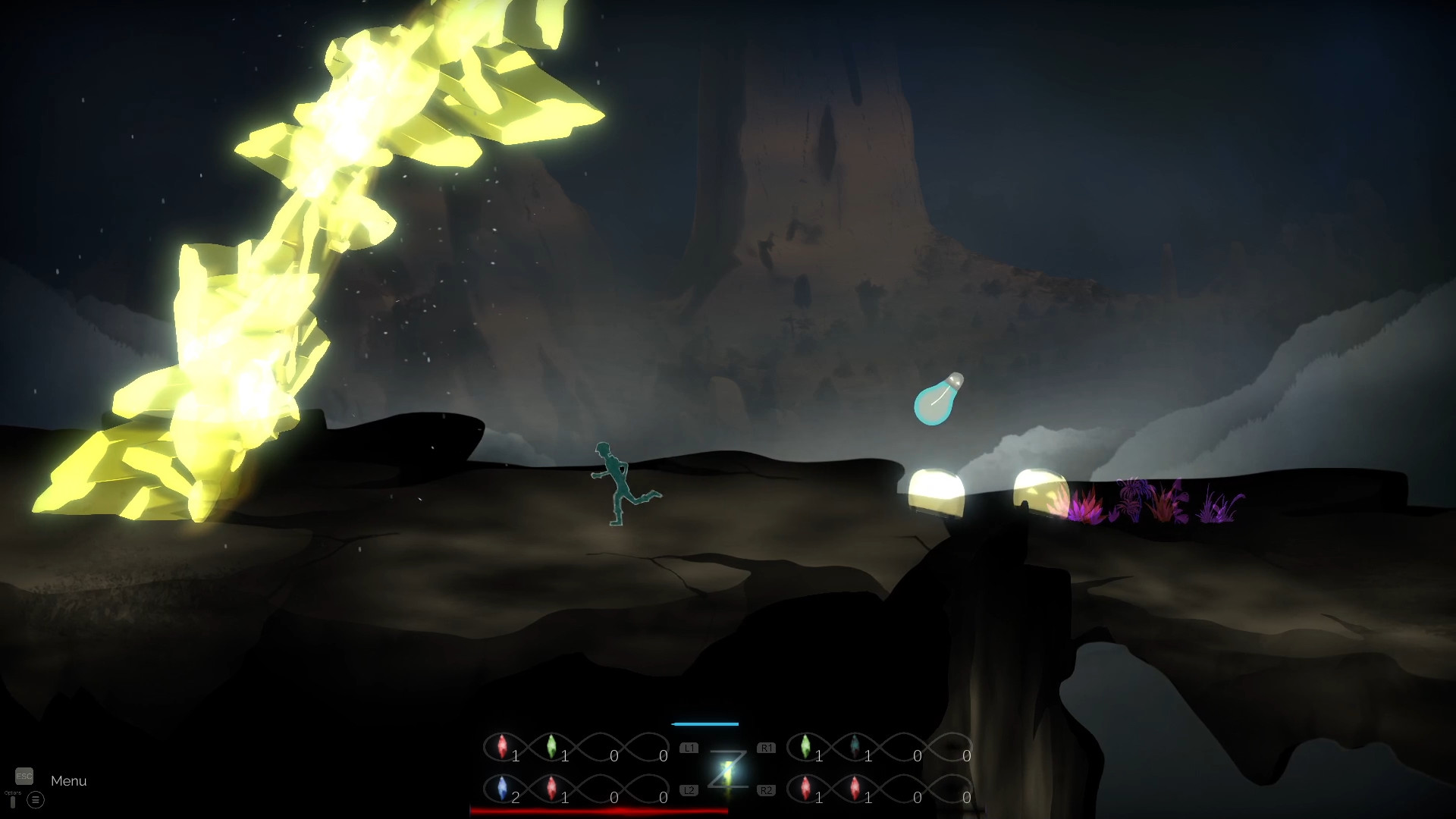The height and width of the screenshot is (819, 1456).
Task: Open the Menu label at bottom left
Action: [x=68, y=781]
